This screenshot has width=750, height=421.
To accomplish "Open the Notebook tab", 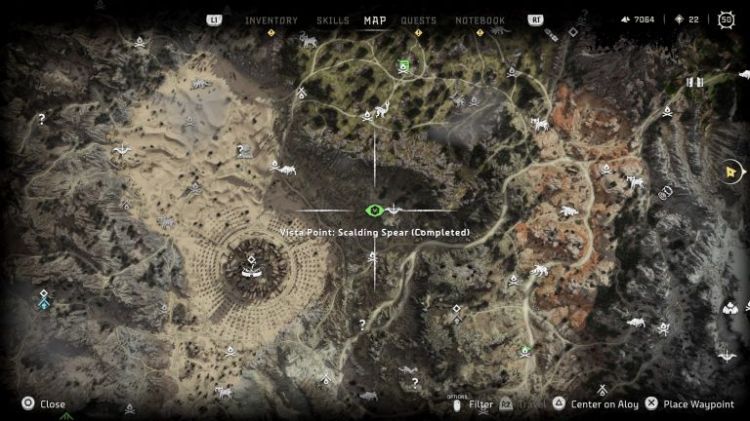I will [x=480, y=20].
